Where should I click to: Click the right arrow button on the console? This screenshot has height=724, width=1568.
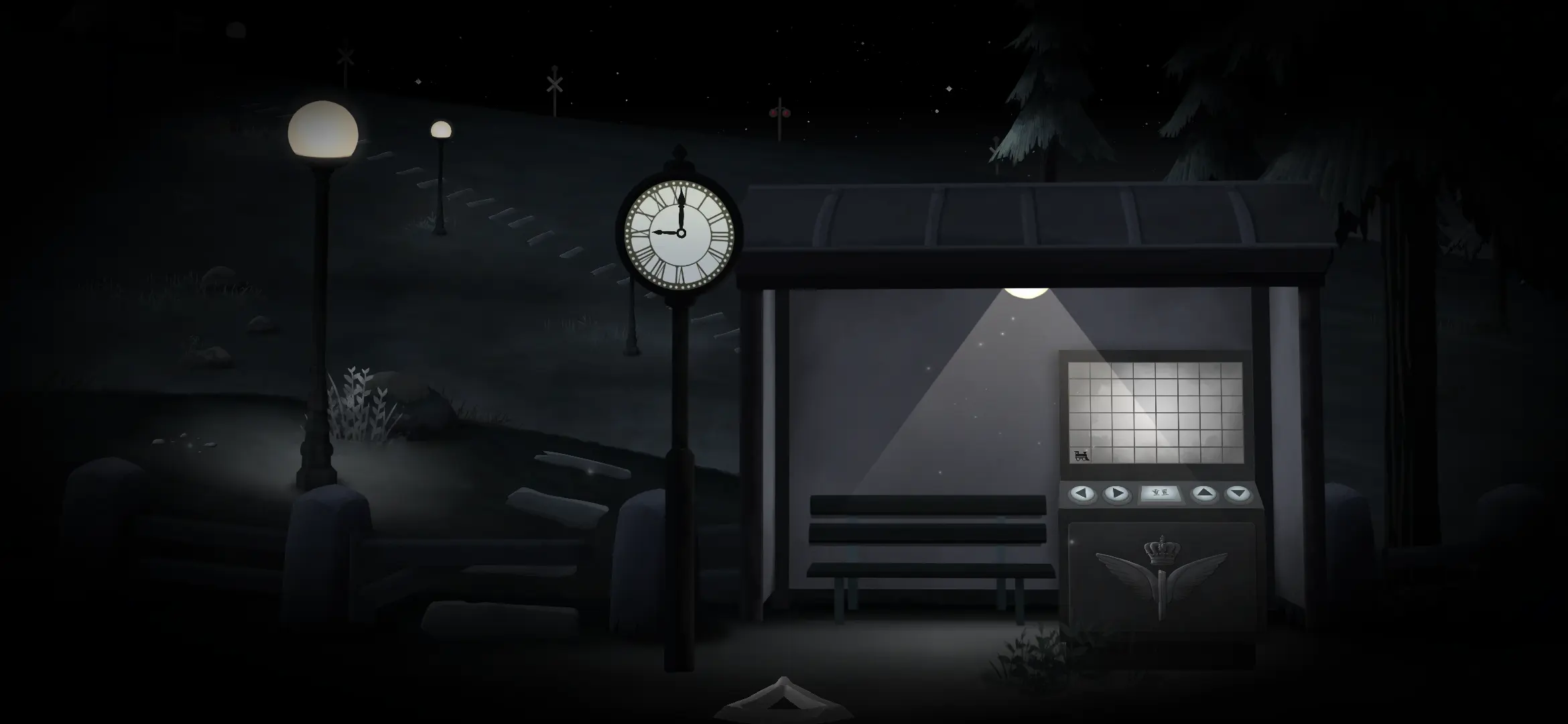[x=1116, y=494]
